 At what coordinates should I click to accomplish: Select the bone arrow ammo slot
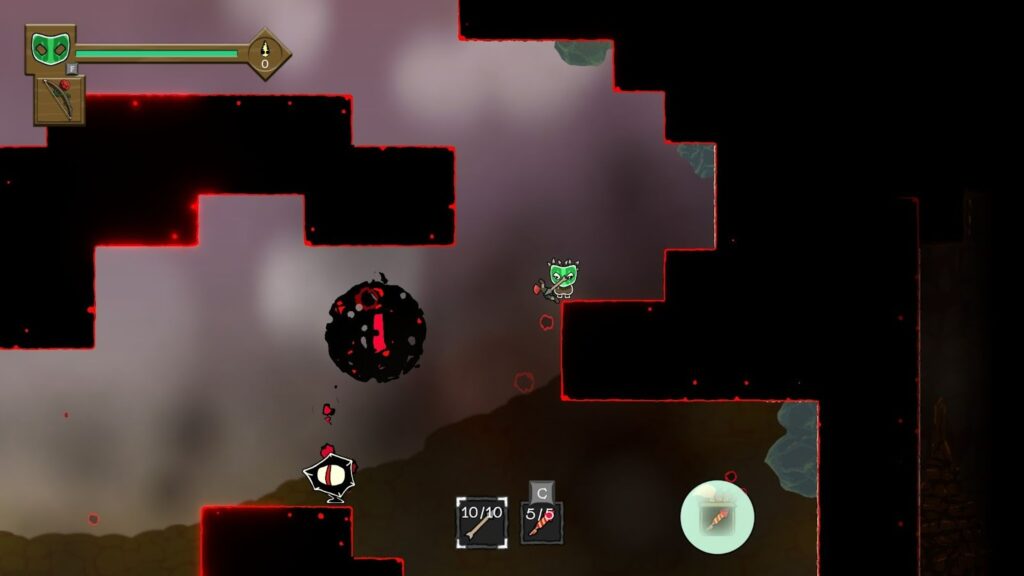[481, 522]
